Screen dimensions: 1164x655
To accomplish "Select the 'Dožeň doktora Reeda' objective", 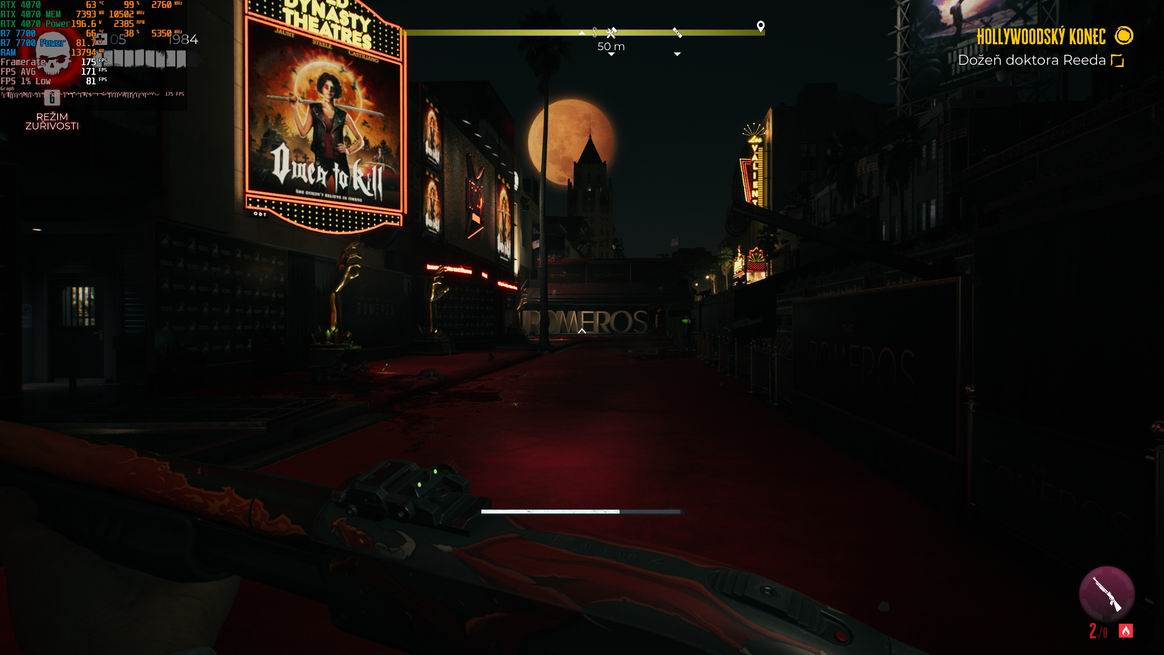I will 1031,60.
